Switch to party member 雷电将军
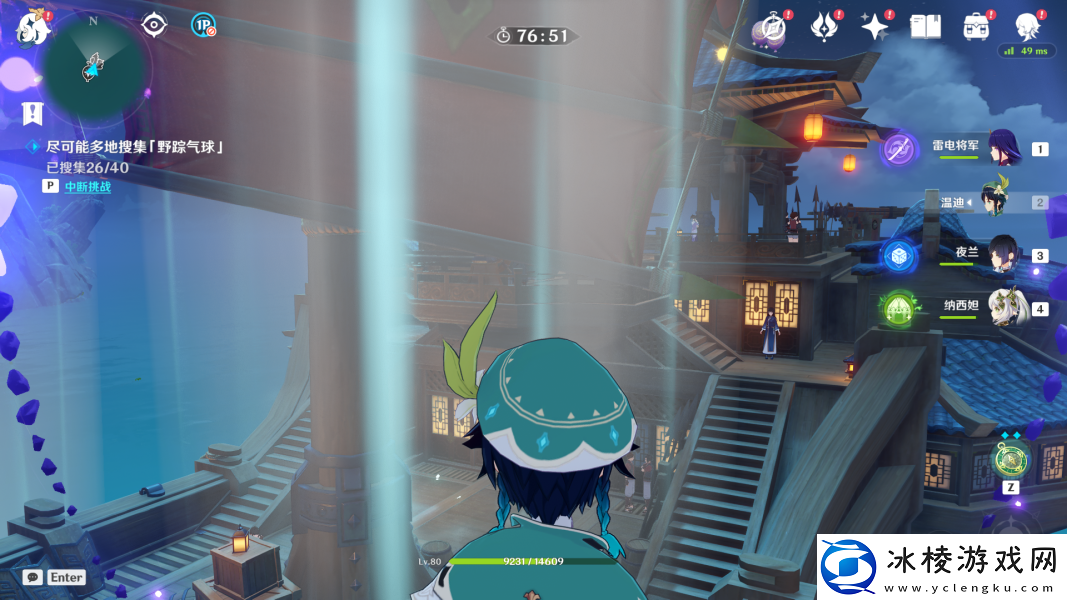This screenshot has width=1067, height=600. [1001, 147]
